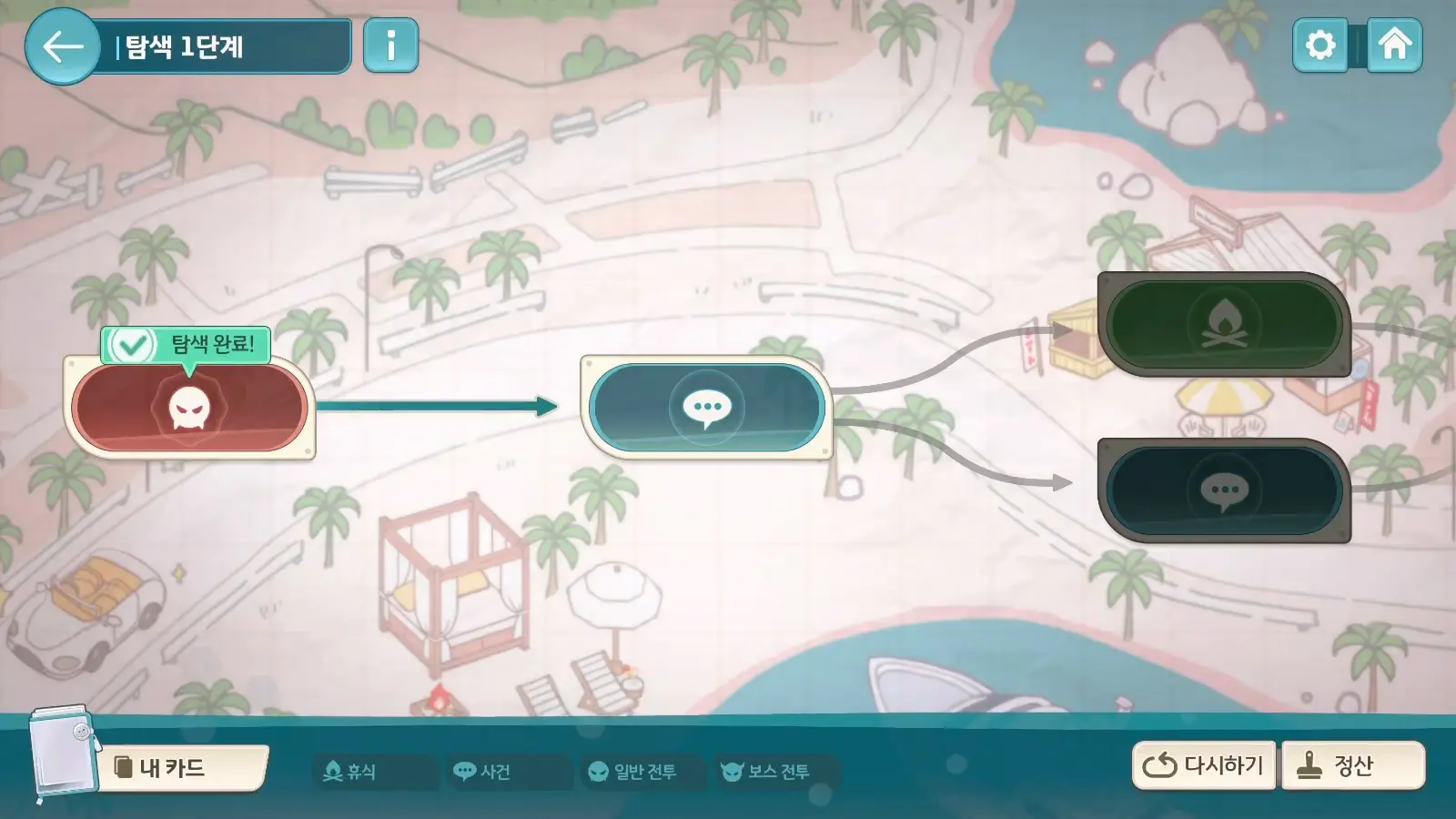The image size is (1456, 819).
Task: Go back with the arrow button
Action: click(x=63, y=46)
